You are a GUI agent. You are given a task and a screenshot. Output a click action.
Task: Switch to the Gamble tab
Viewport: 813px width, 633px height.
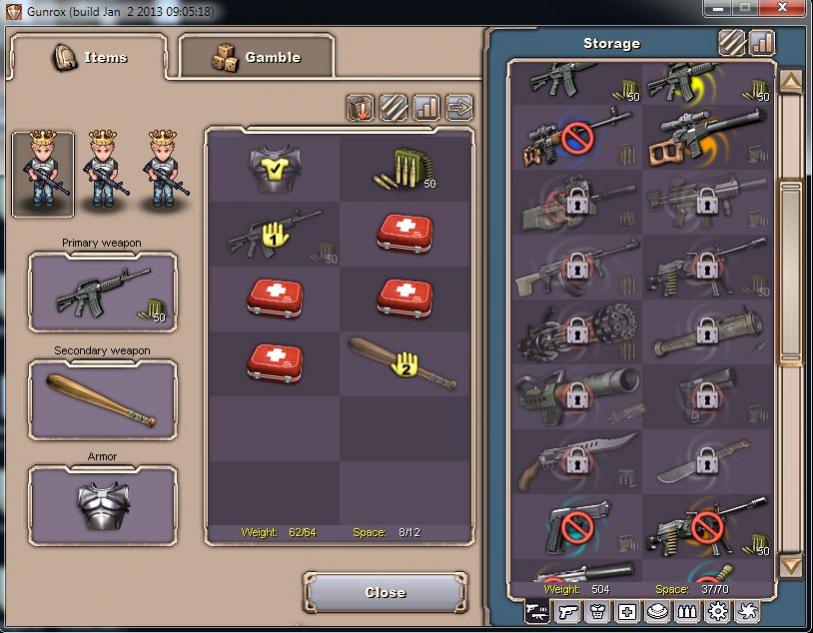pyautogui.click(x=256, y=58)
